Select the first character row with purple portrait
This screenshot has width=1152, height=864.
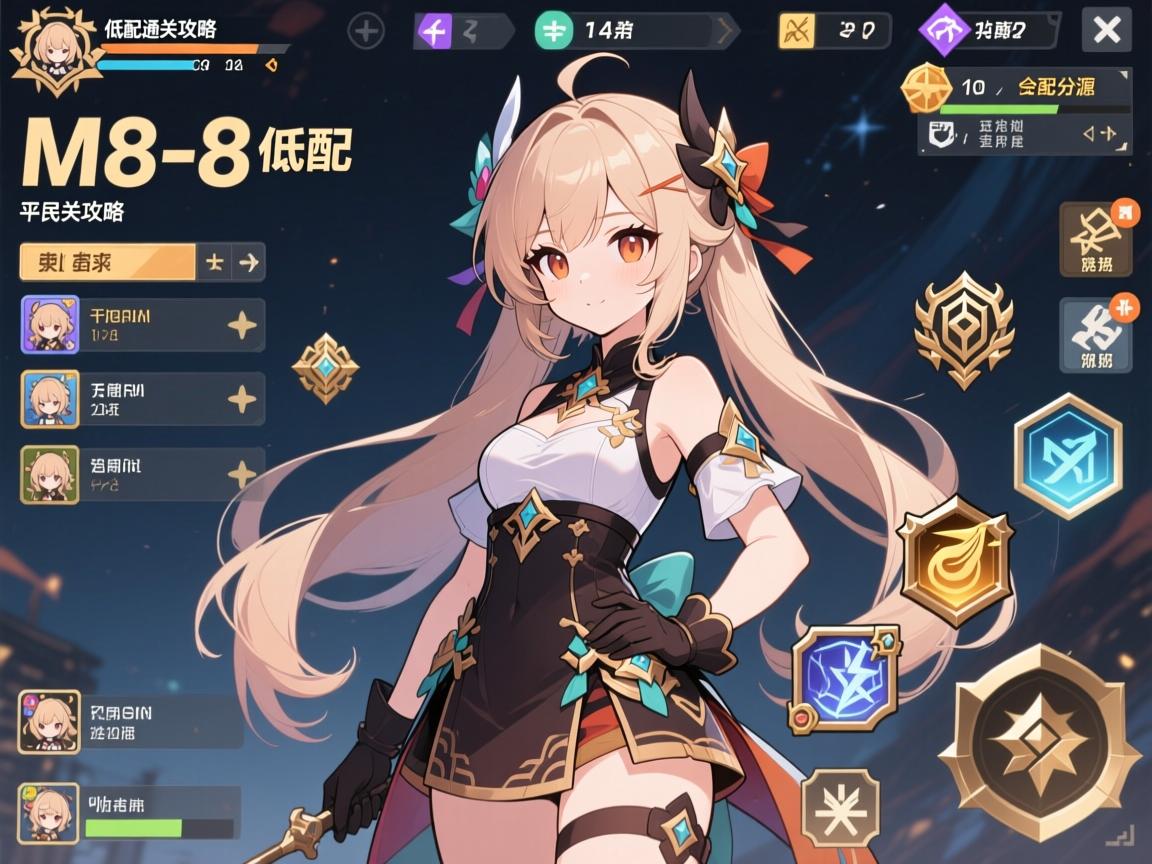(142, 325)
